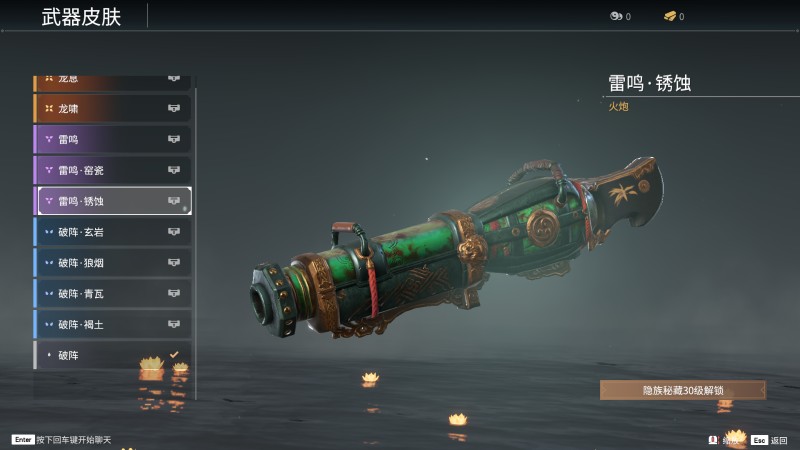Viewport: 800px width, 450px height.
Task: Pick the highlighted 雷鸣·锈蚀 skin row
Action: [x=114, y=201]
